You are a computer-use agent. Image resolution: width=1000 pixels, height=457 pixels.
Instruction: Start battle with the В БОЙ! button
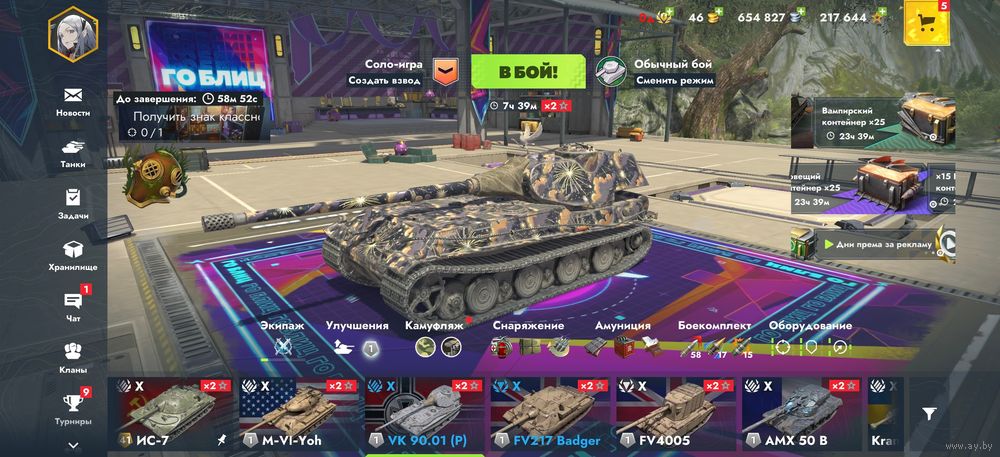point(527,71)
